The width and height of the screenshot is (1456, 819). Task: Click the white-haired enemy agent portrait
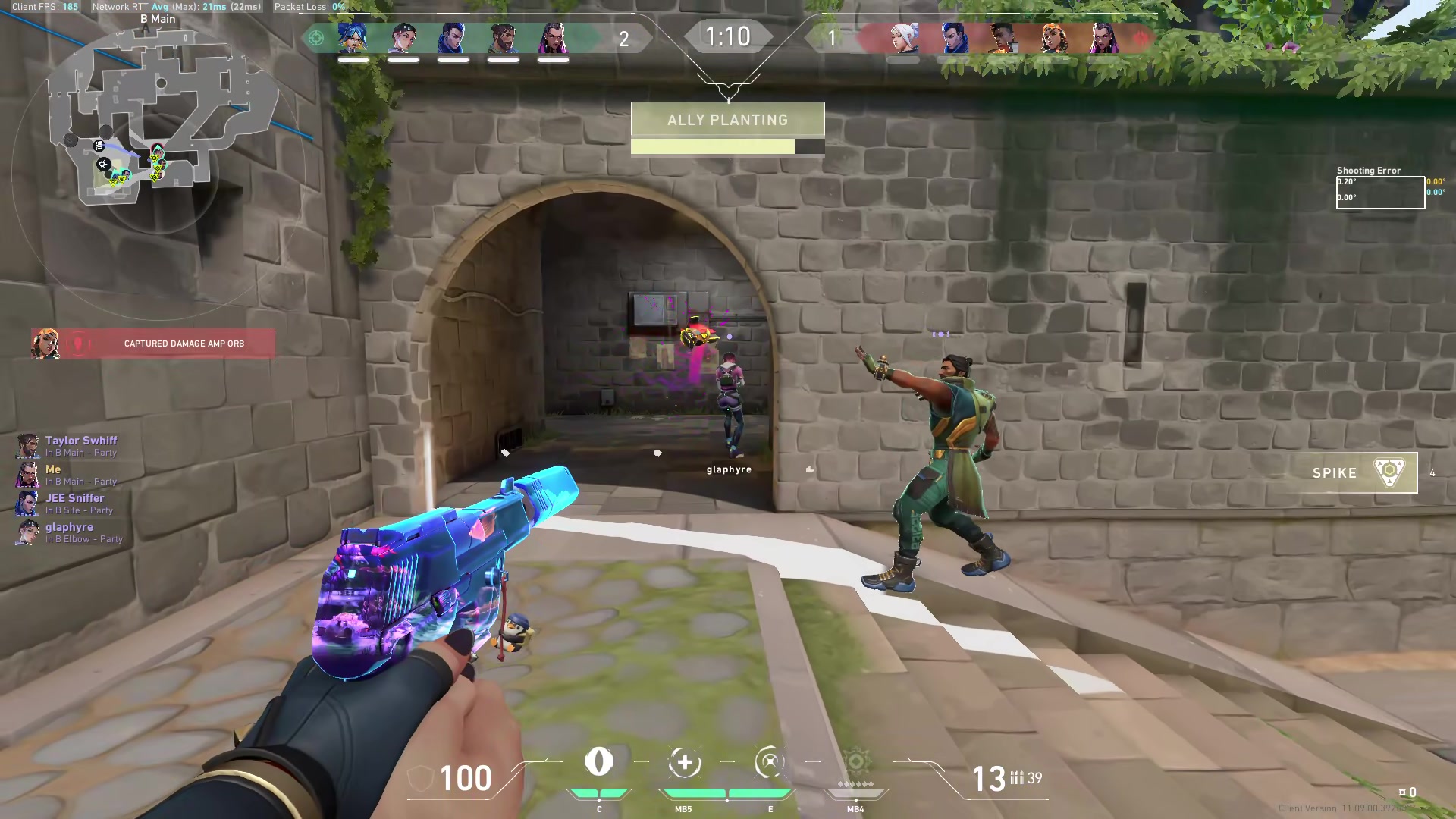[903, 37]
